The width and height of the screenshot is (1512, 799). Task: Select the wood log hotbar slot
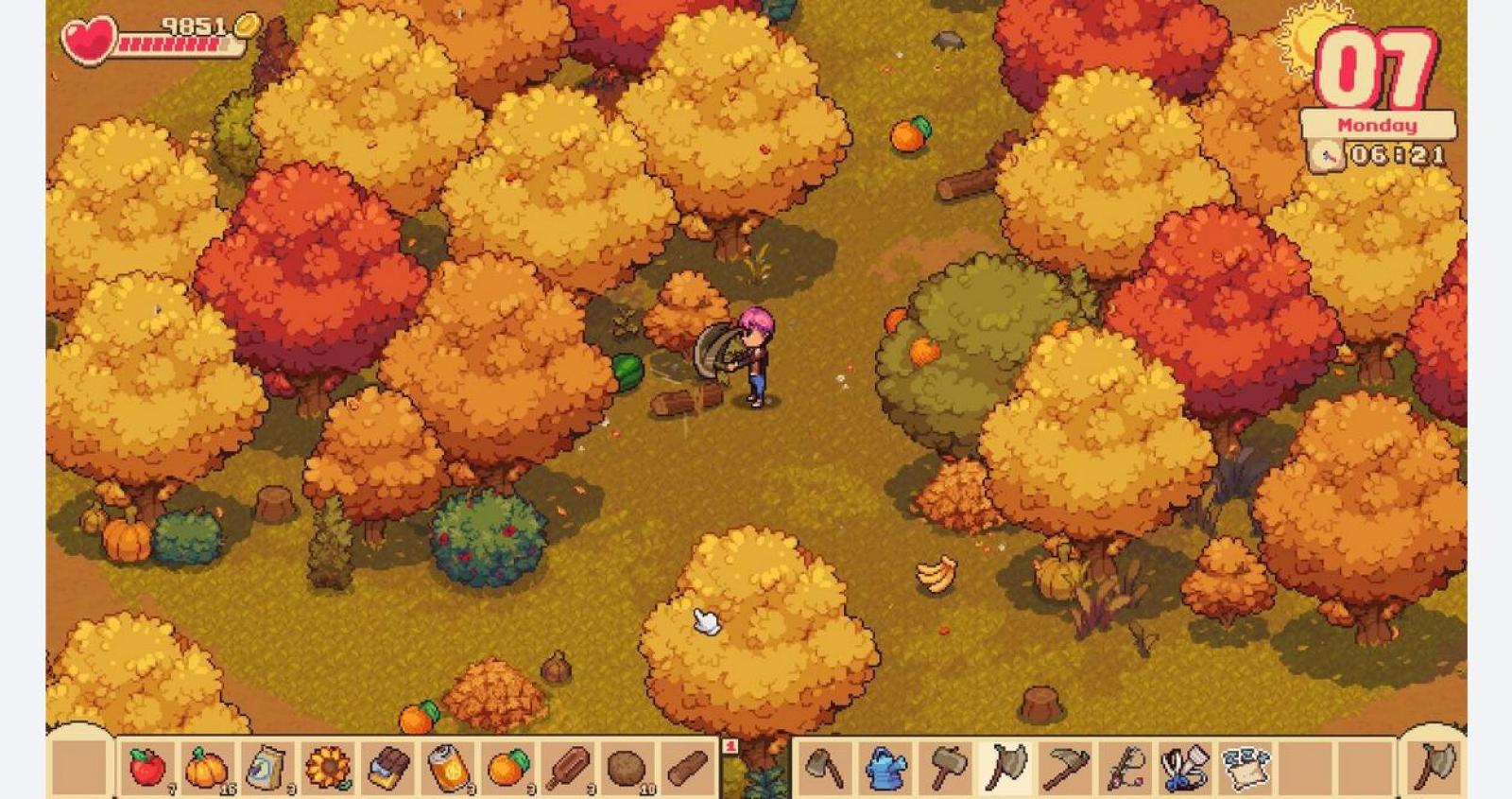click(x=687, y=767)
